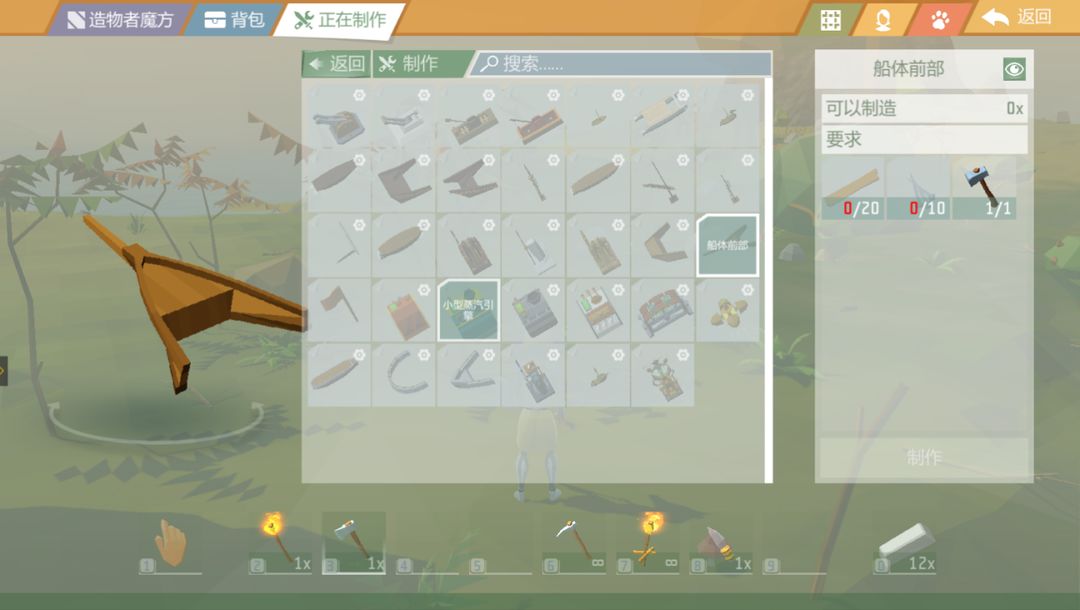Image resolution: width=1080 pixels, height=610 pixels.
Task: Select the grid icon tab
Action: 830,20
